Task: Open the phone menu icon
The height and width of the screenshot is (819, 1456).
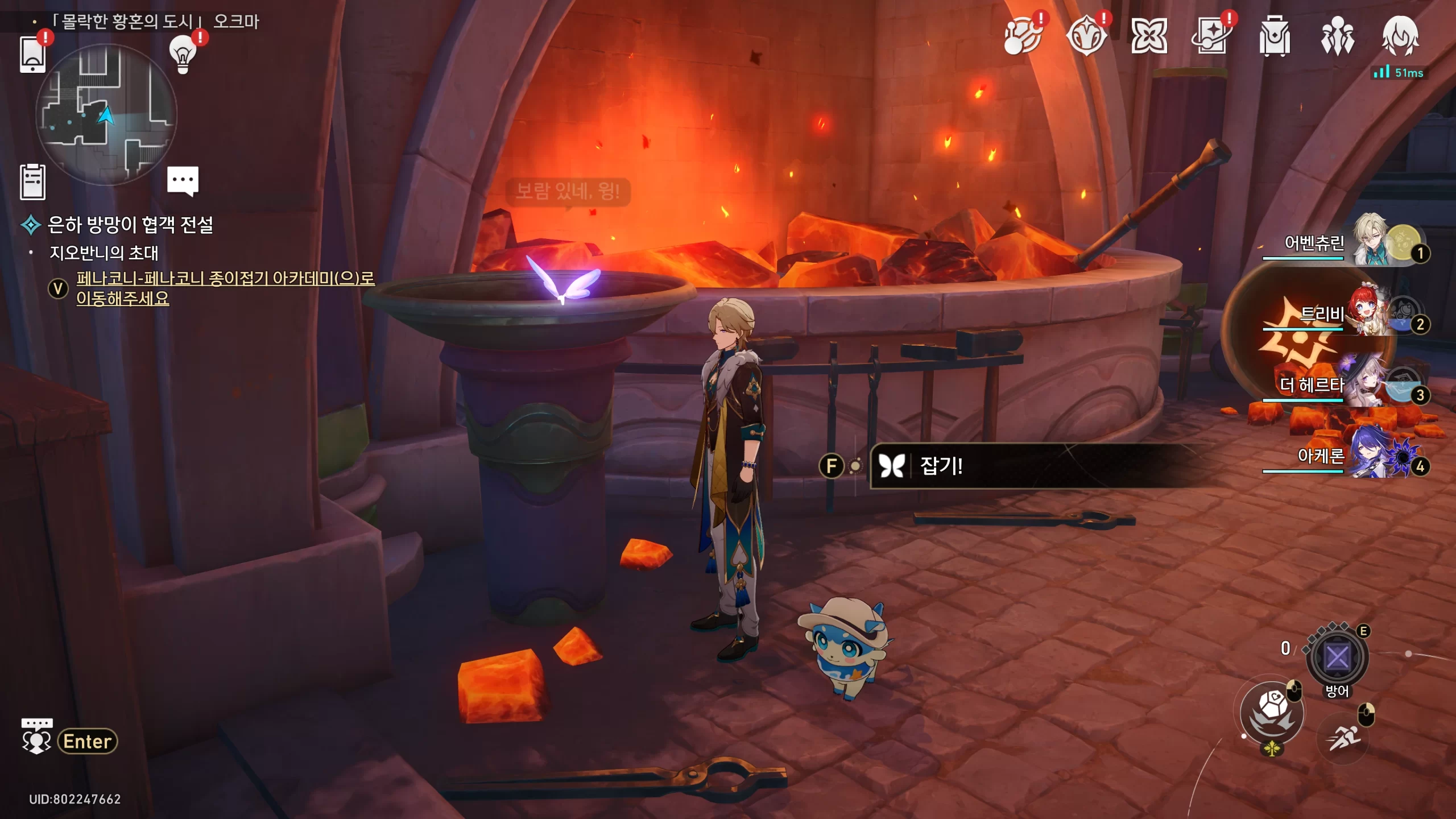Action: pyautogui.click(x=32, y=54)
